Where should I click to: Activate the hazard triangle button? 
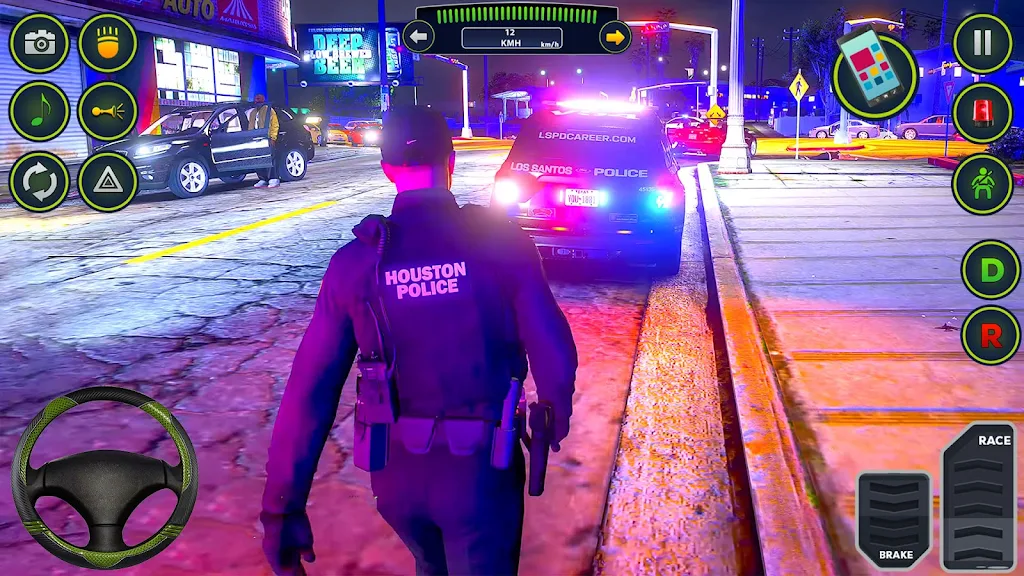[107, 181]
